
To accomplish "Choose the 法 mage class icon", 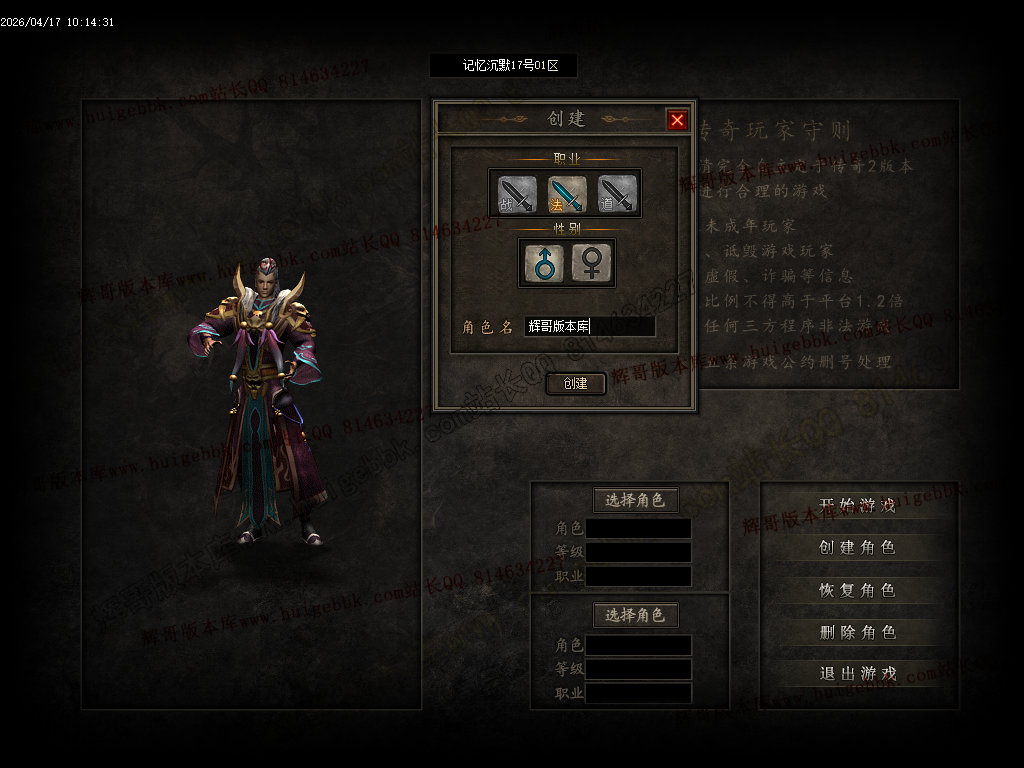I will click(x=566, y=194).
